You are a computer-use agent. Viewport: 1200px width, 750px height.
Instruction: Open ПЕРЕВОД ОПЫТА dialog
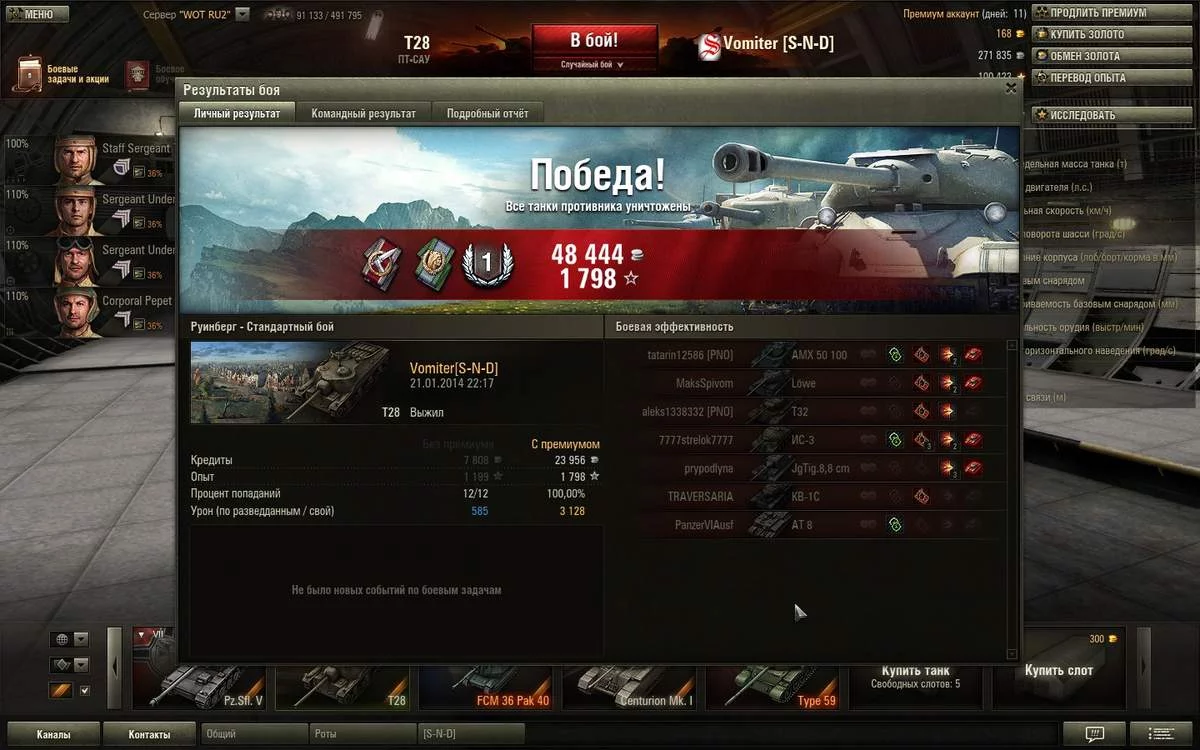click(1086, 78)
